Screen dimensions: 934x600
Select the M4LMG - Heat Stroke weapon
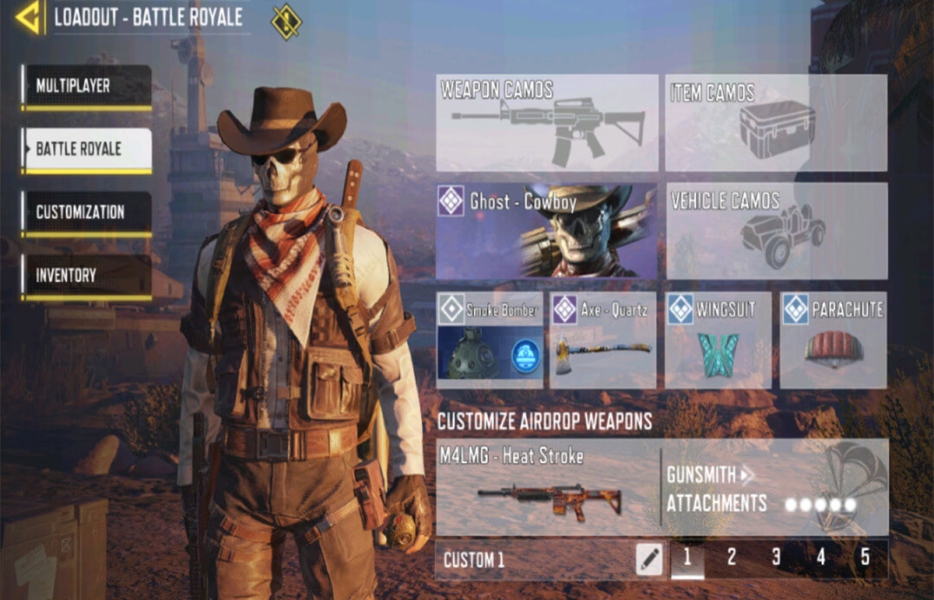tap(547, 488)
